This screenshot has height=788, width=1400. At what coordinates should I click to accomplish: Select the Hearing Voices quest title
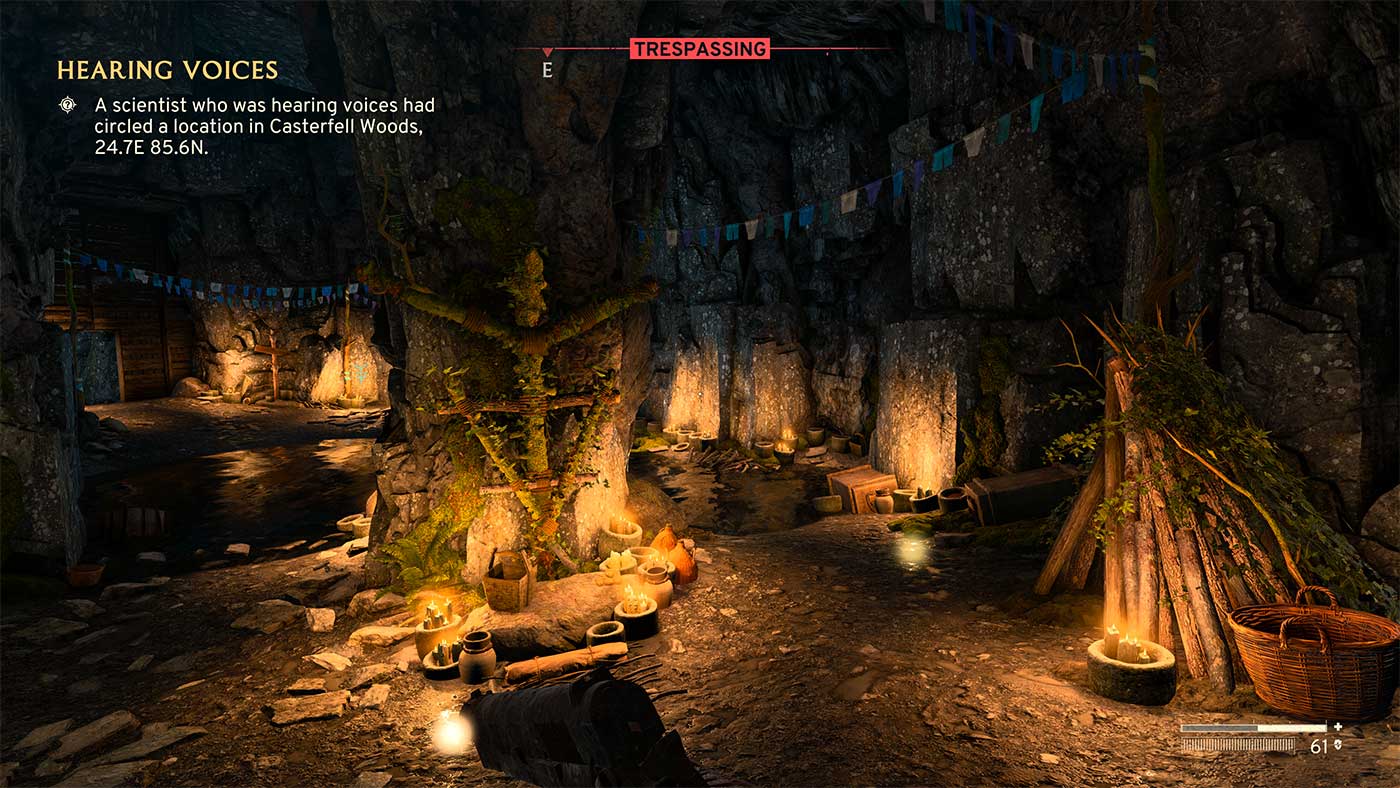[x=167, y=70]
